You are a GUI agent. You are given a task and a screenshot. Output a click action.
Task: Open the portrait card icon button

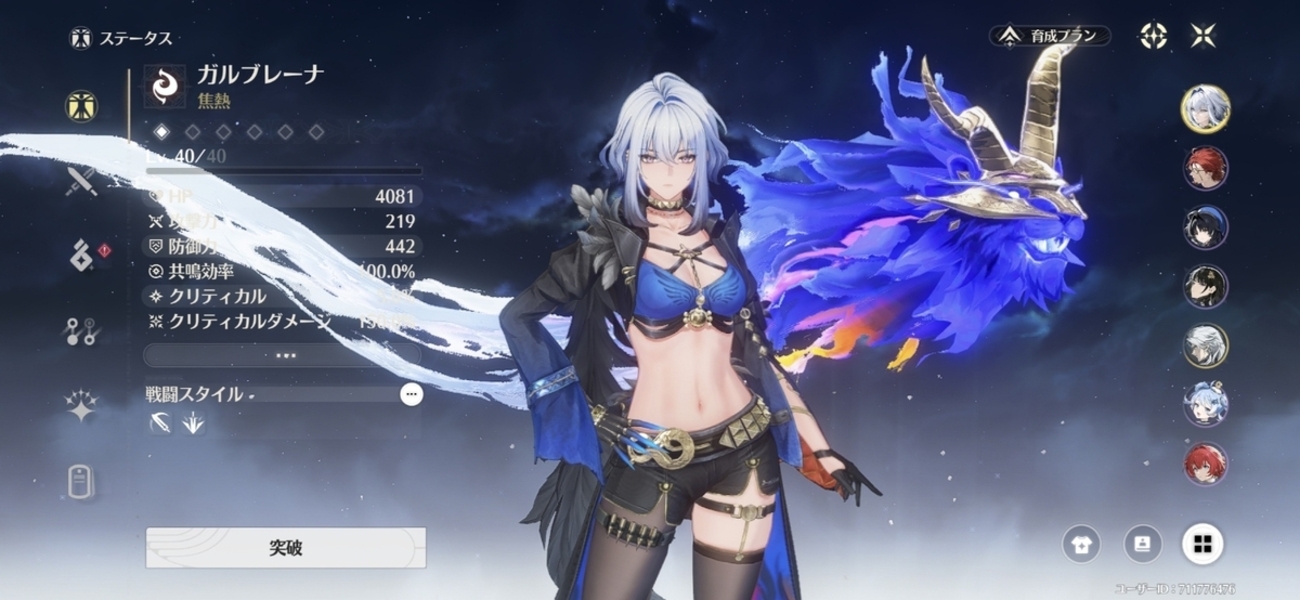[1142, 544]
